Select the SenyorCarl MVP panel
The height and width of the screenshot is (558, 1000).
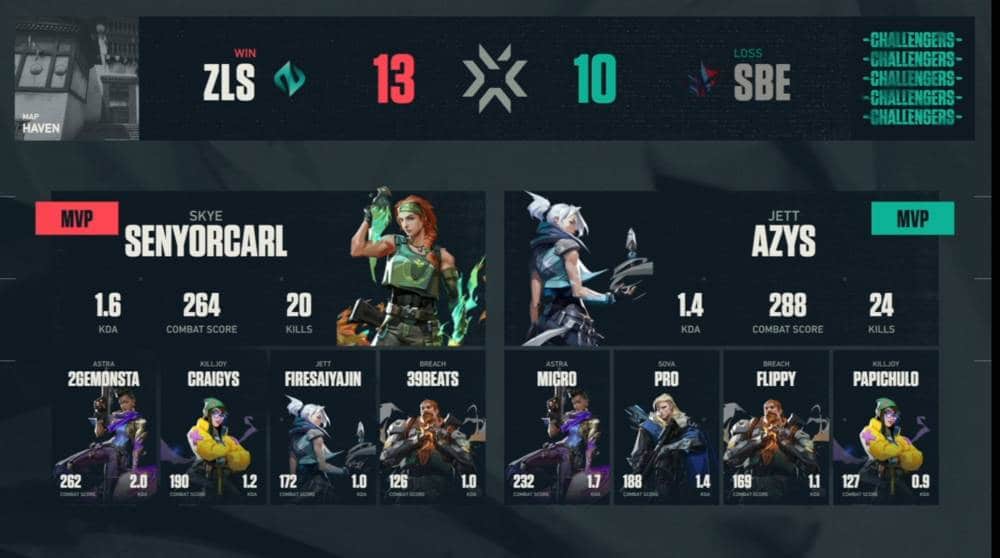click(268, 268)
